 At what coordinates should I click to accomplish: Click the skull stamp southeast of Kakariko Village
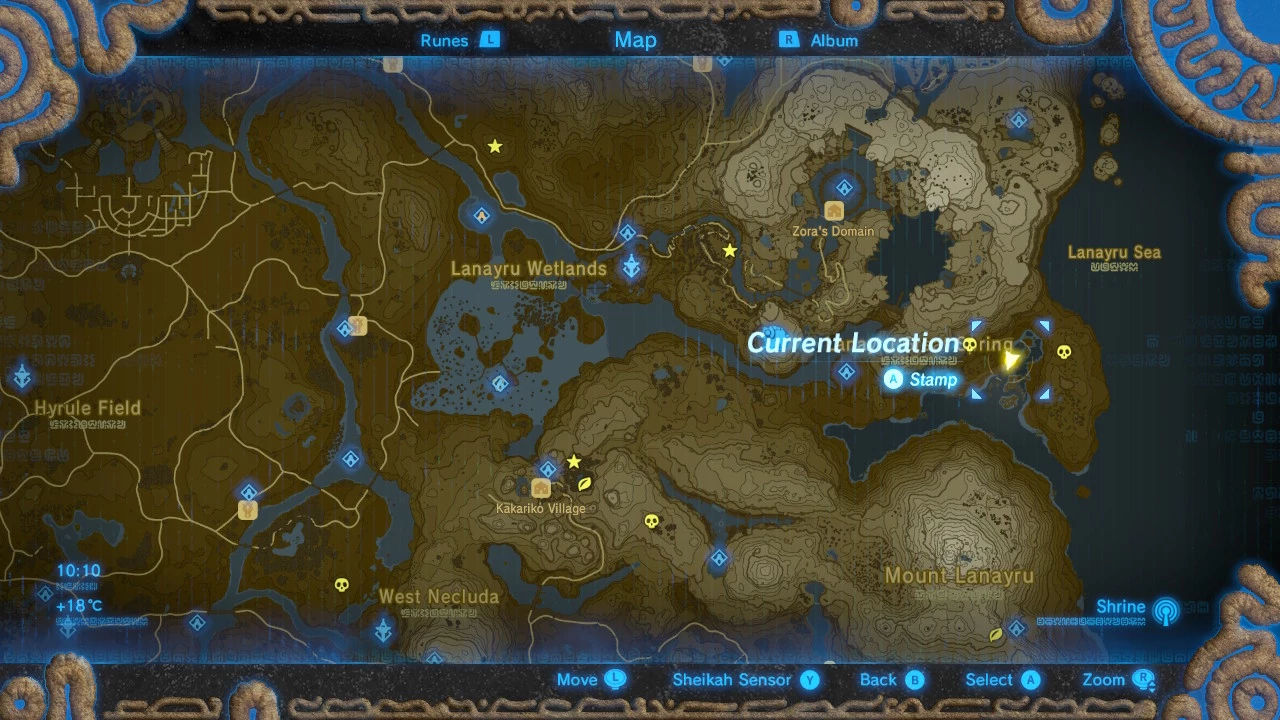pyautogui.click(x=652, y=521)
